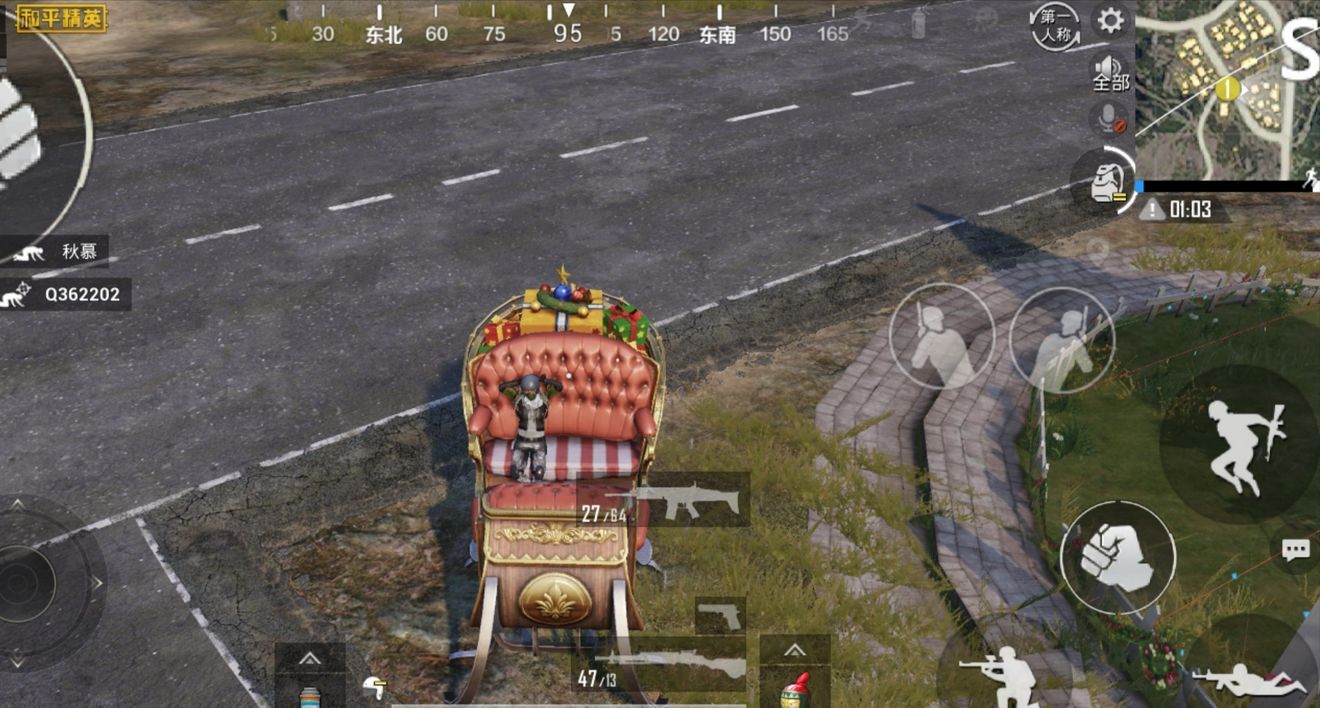Expand the healing items list above the drink can

(310, 657)
